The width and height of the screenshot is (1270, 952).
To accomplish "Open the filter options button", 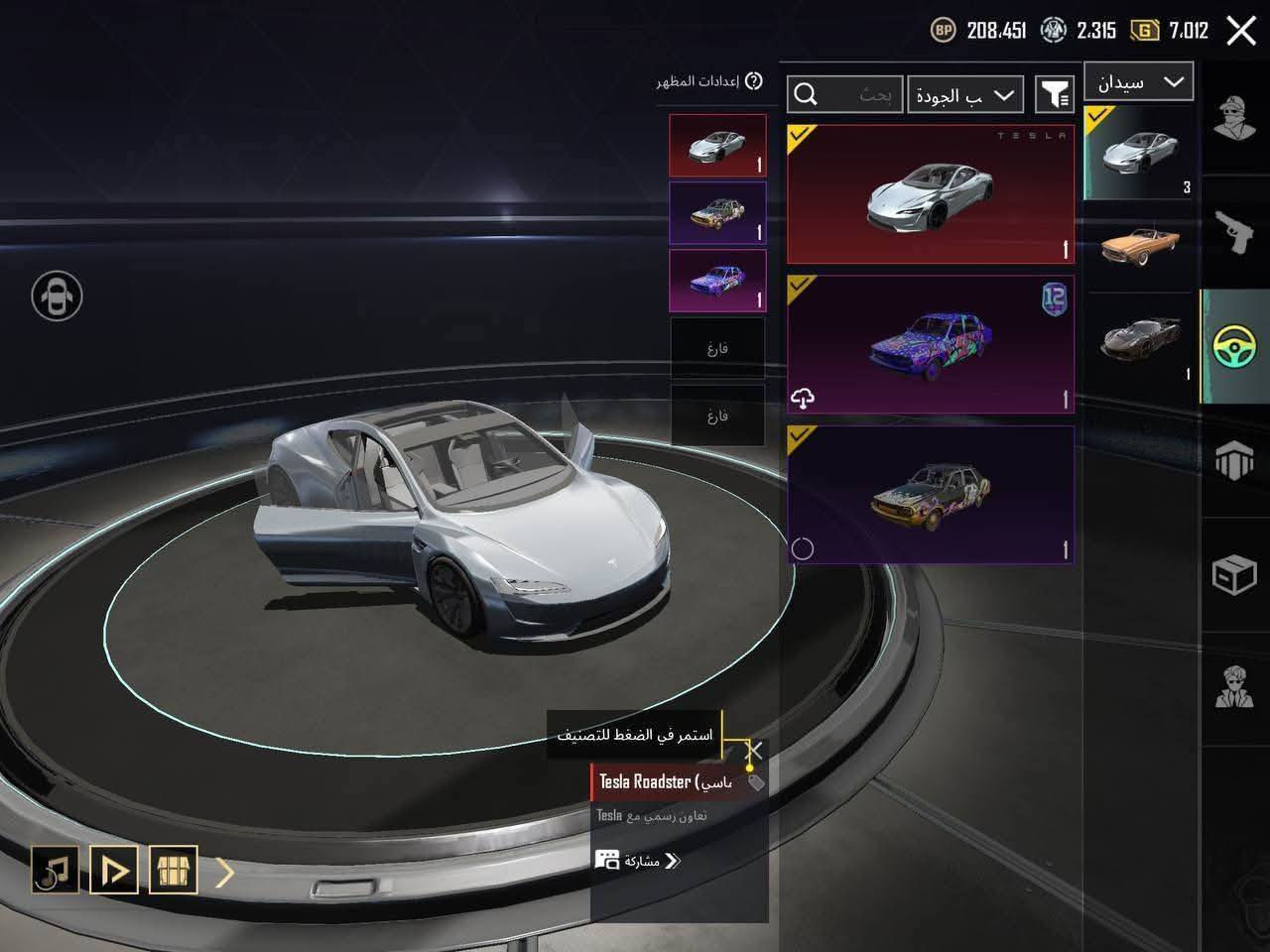I will click(1055, 95).
